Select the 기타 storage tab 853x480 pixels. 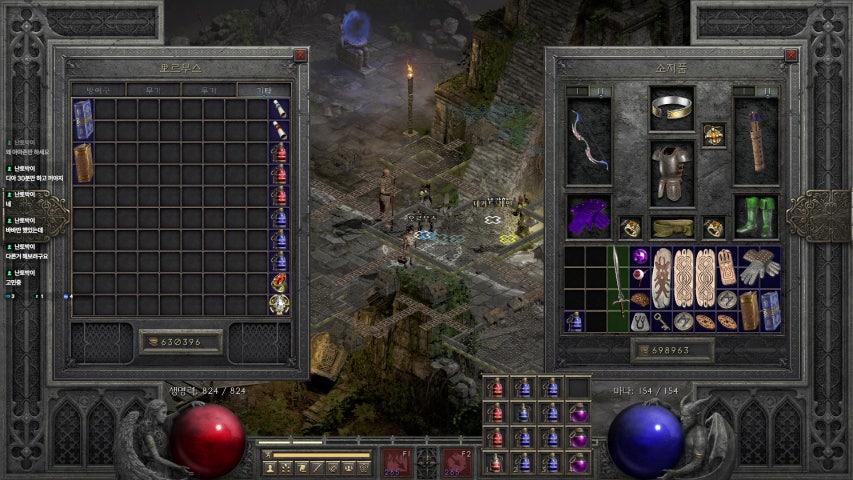[x=265, y=90]
